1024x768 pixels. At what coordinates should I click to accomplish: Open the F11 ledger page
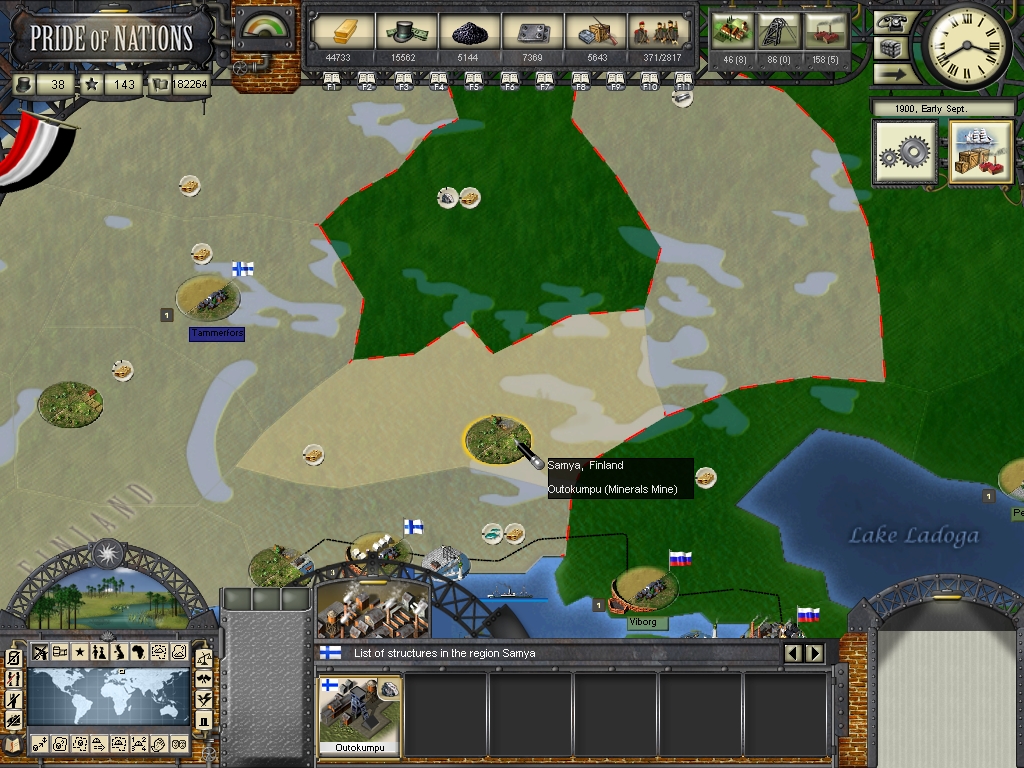(684, 82)
